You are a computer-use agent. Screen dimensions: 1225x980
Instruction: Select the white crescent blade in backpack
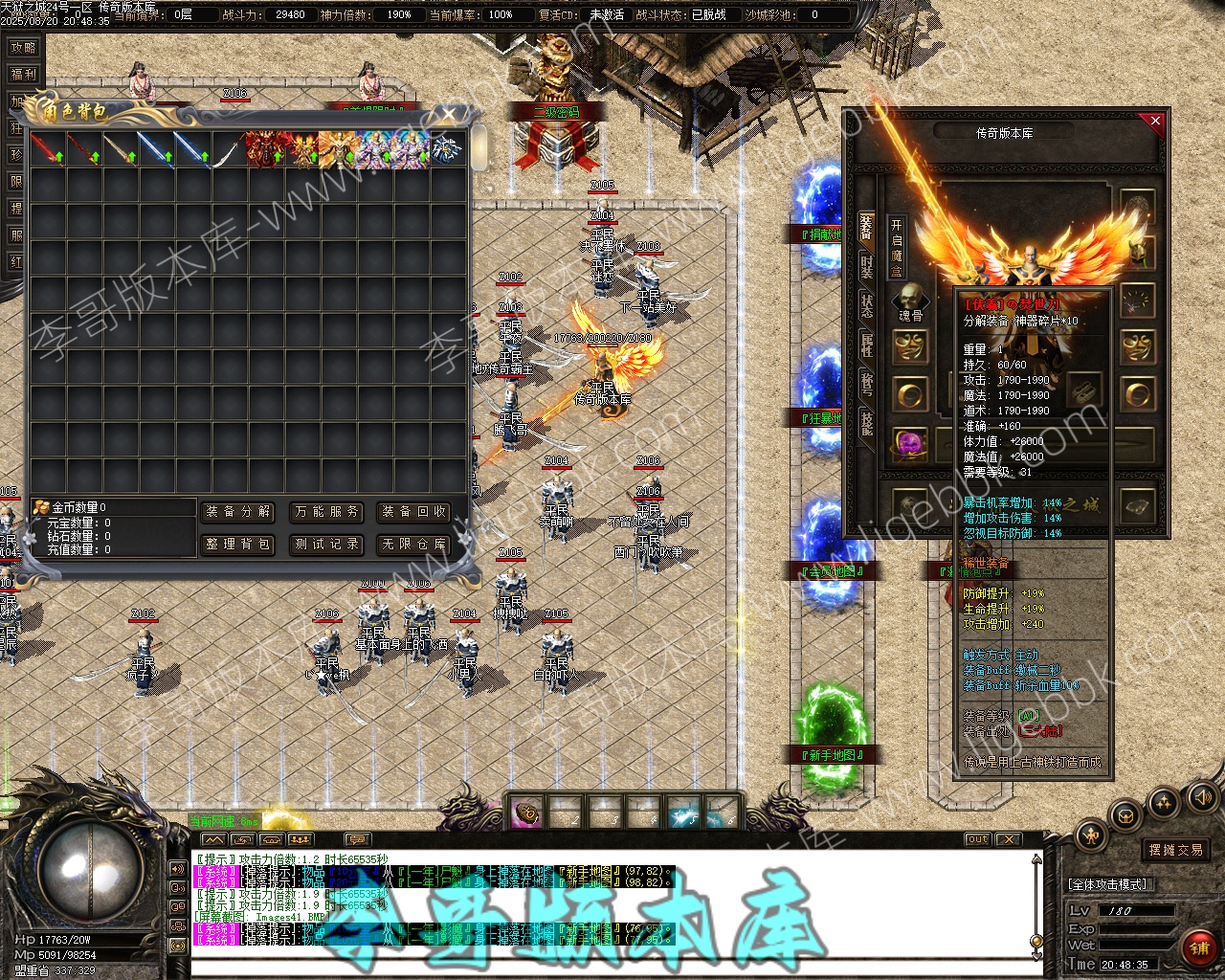[229, 149]
